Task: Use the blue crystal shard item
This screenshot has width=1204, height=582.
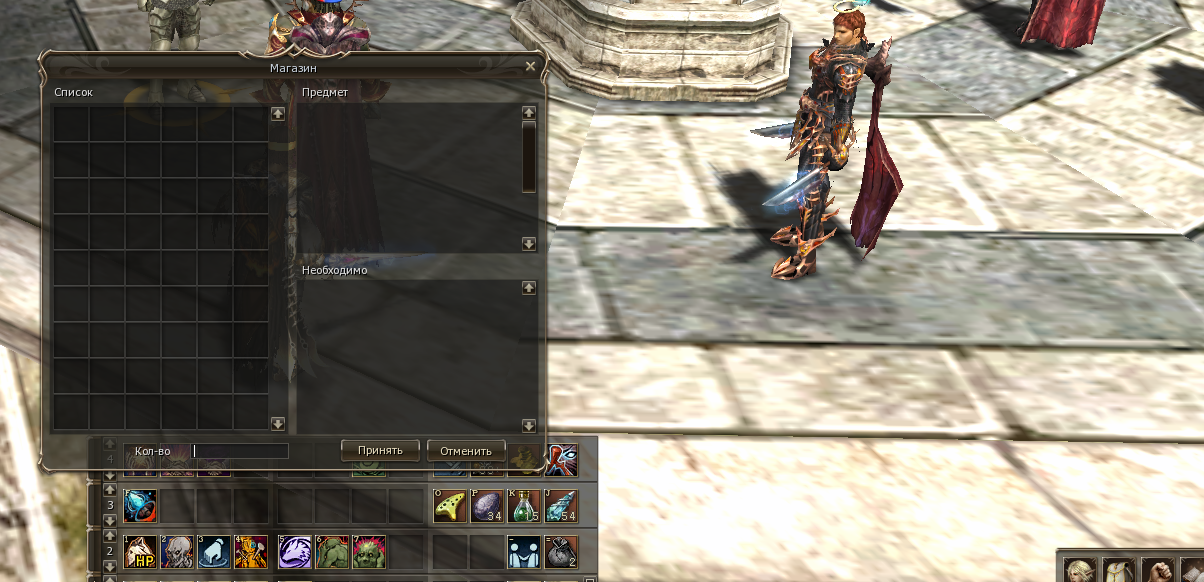Action: pyautogui.click(x=561, y=506)
